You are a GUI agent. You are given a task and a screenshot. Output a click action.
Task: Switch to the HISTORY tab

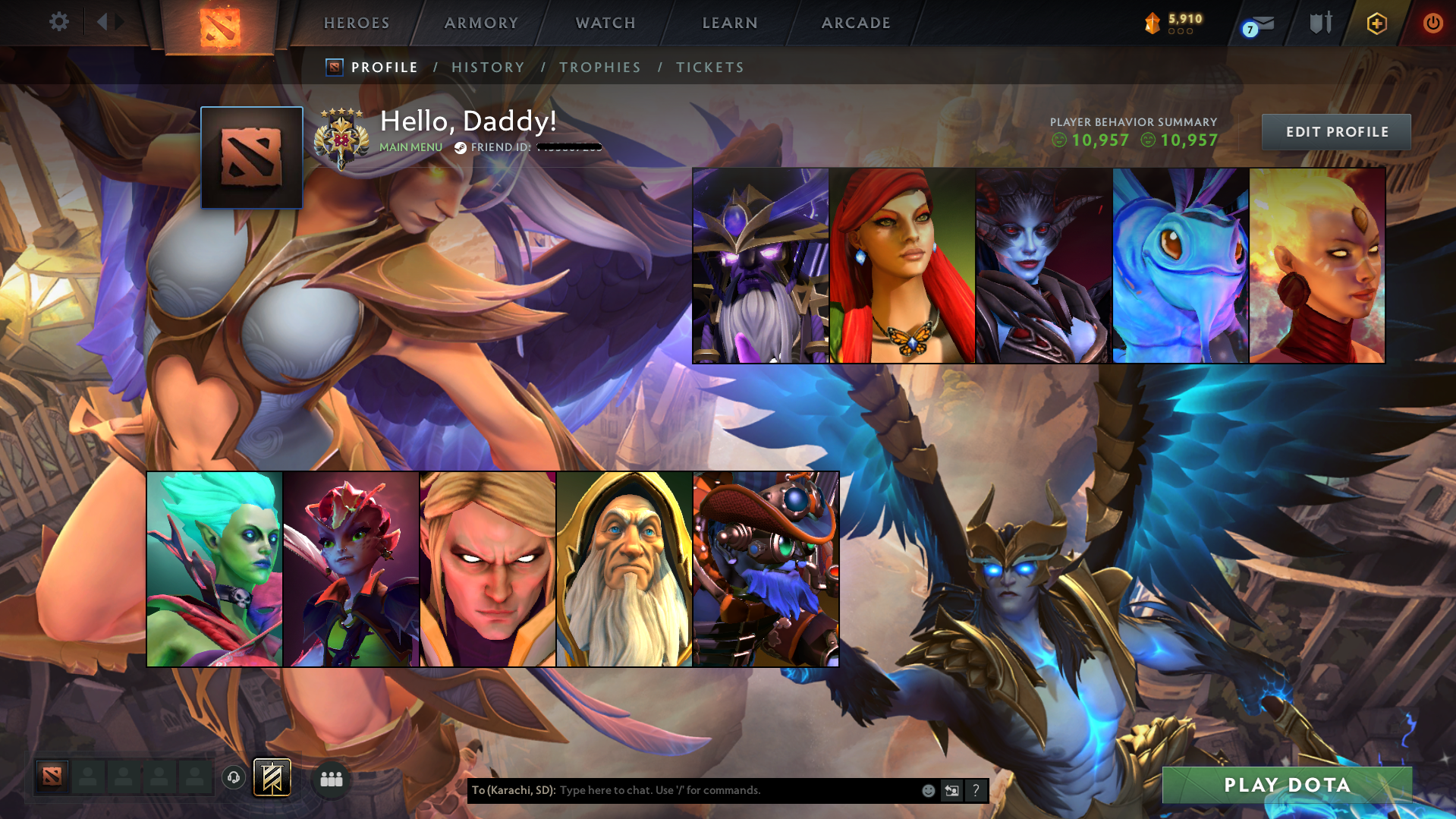[488, 67]
